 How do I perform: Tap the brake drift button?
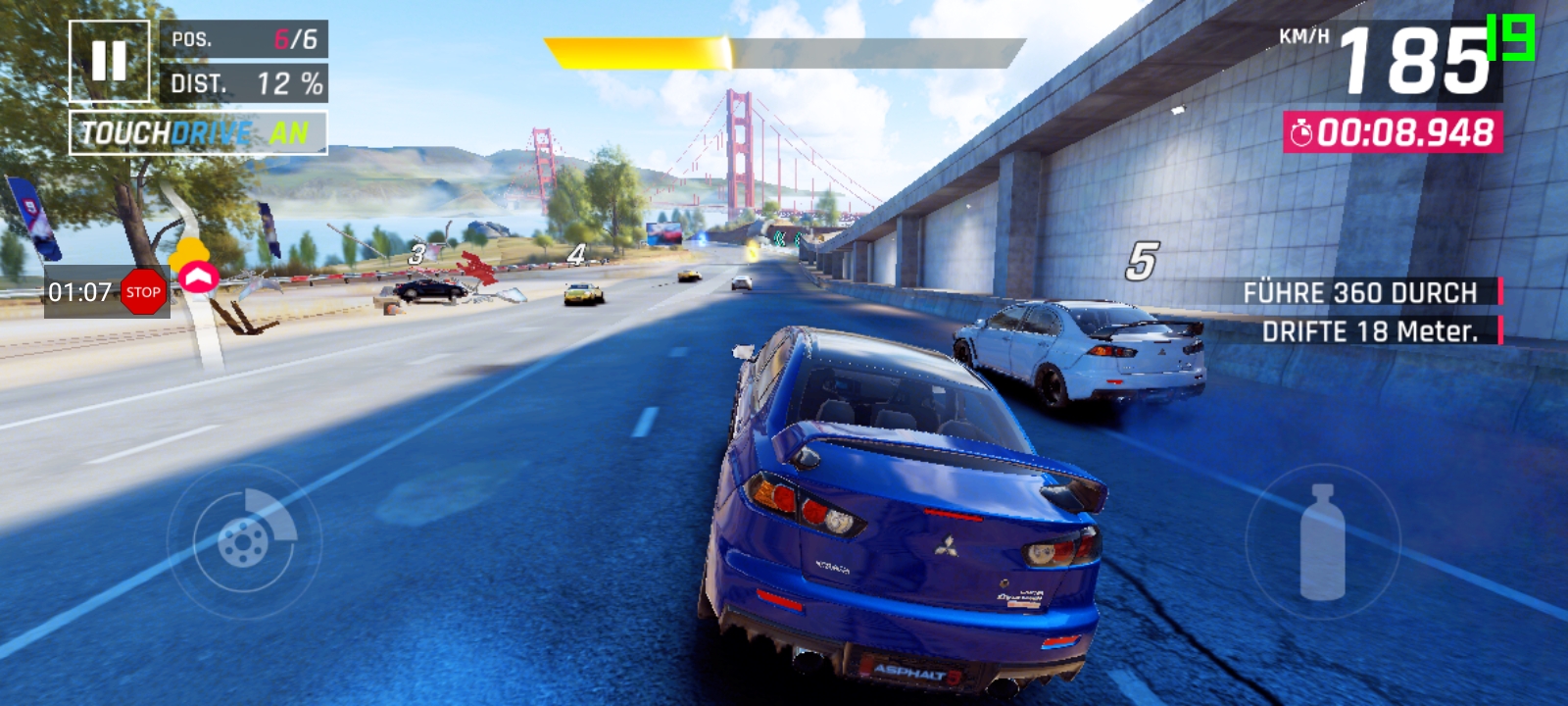[x=244, y=540]
